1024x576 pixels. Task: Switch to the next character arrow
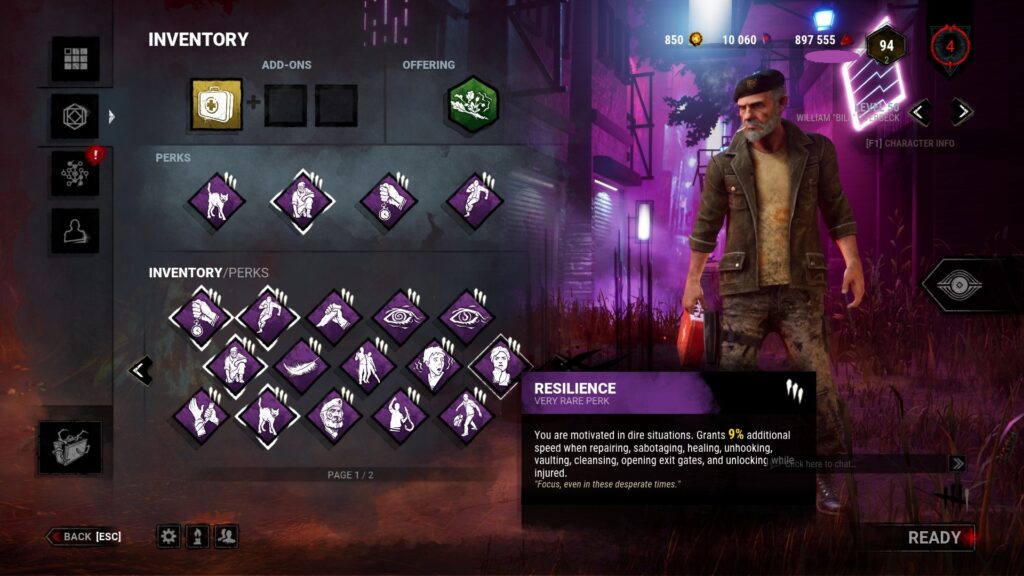(x=962, y=112)
